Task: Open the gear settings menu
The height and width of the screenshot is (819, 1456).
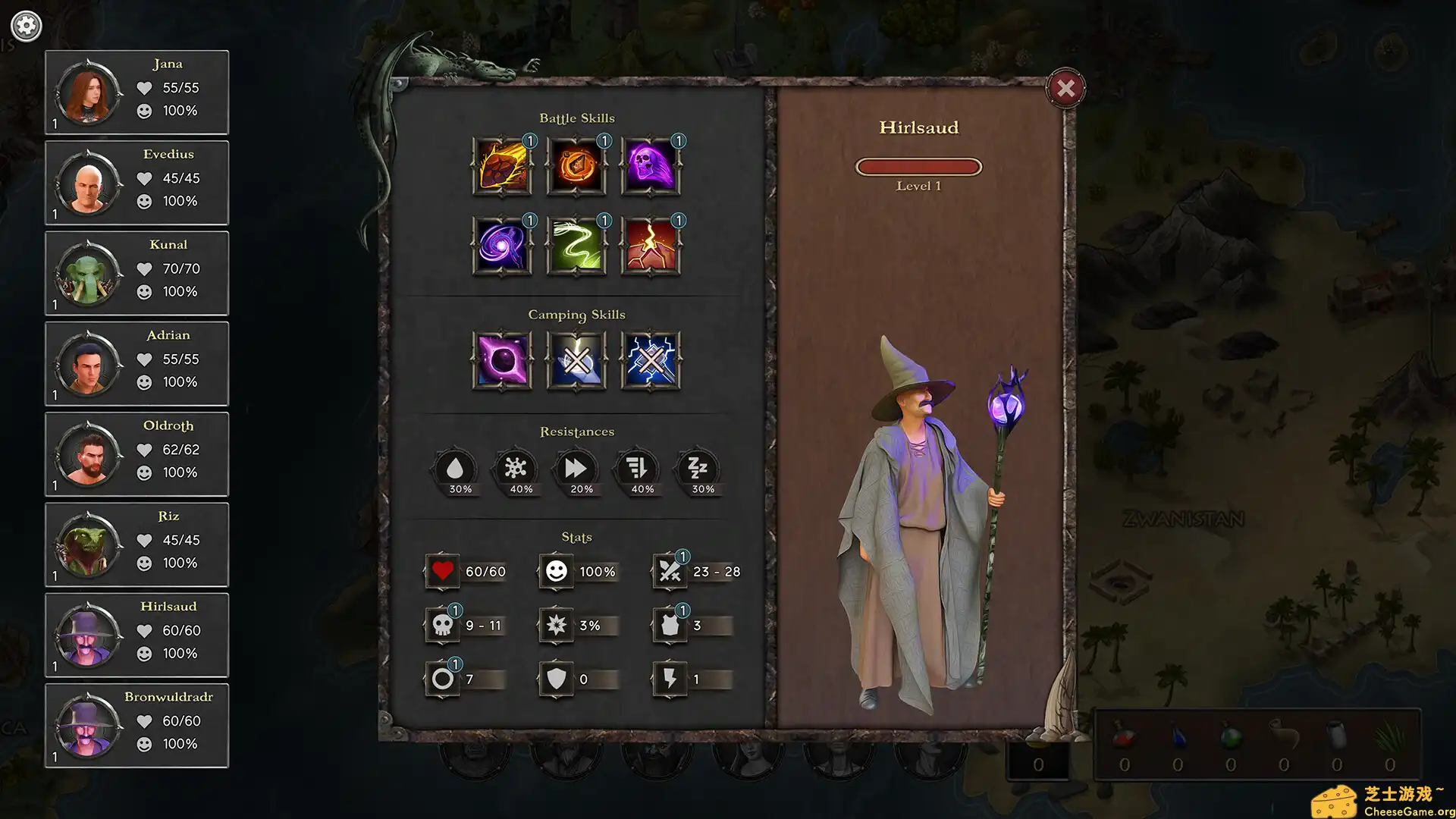Action: click(27, 26)
